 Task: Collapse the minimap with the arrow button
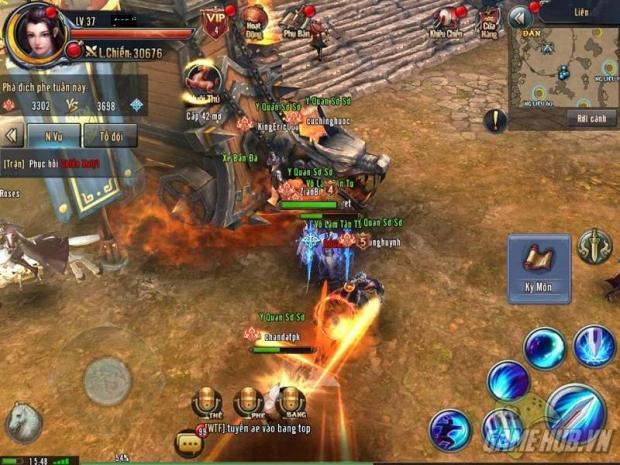pyautogui.click(x=519, y=17)
